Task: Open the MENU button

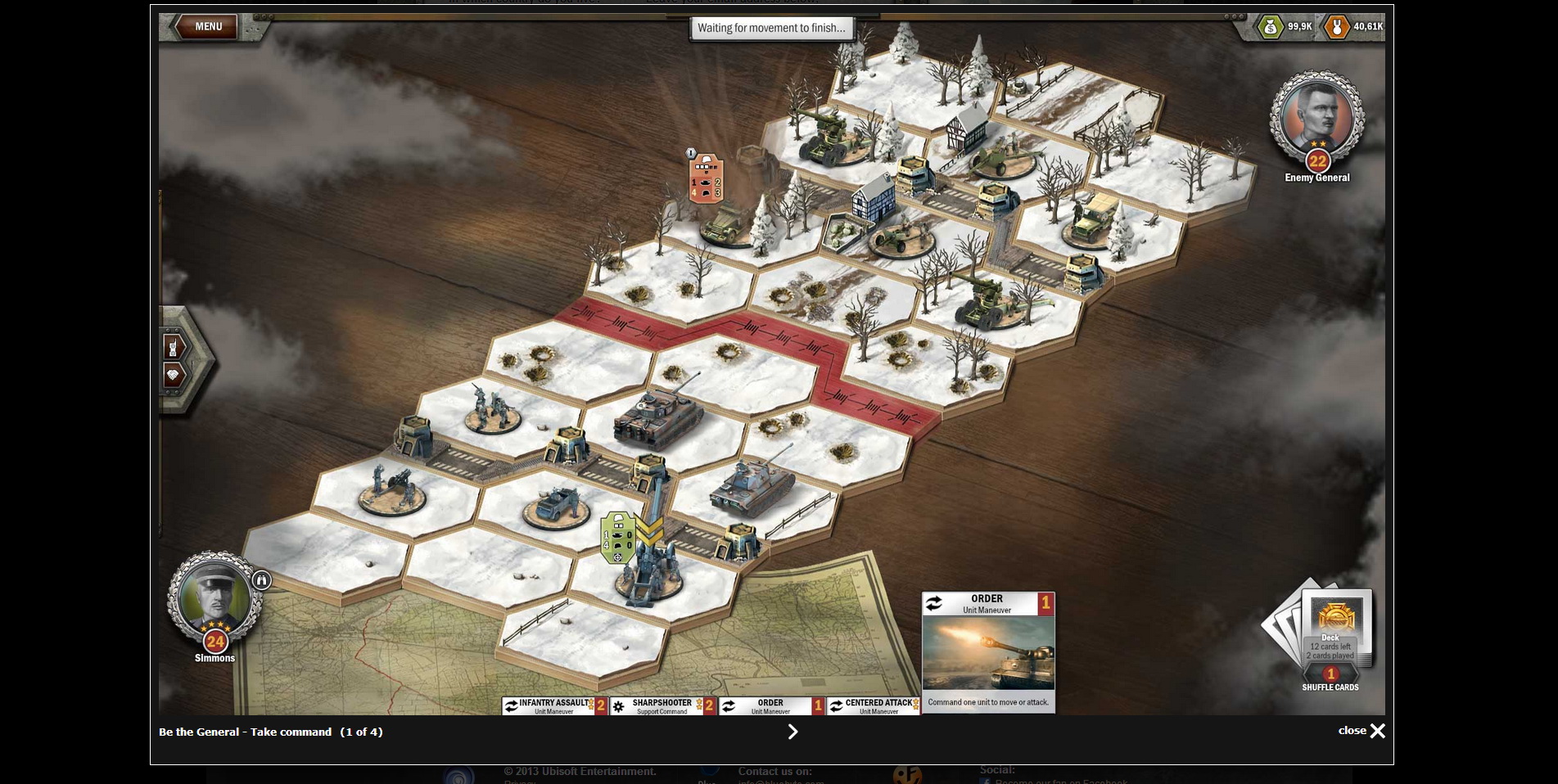Action: (x=208, y=26)
